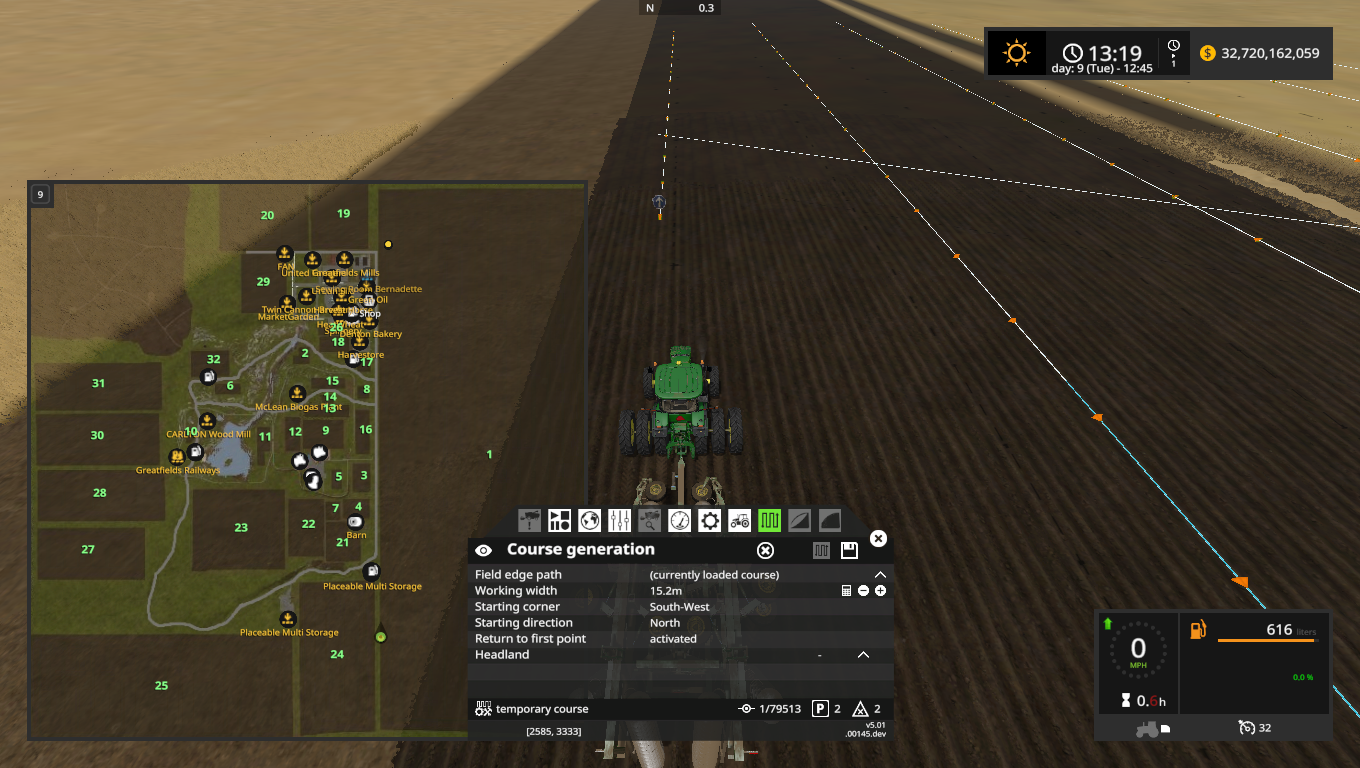1360x768 pixels.
Task: Switch to the shapes overview tab in toolbar
Action: tap(559, 520)
